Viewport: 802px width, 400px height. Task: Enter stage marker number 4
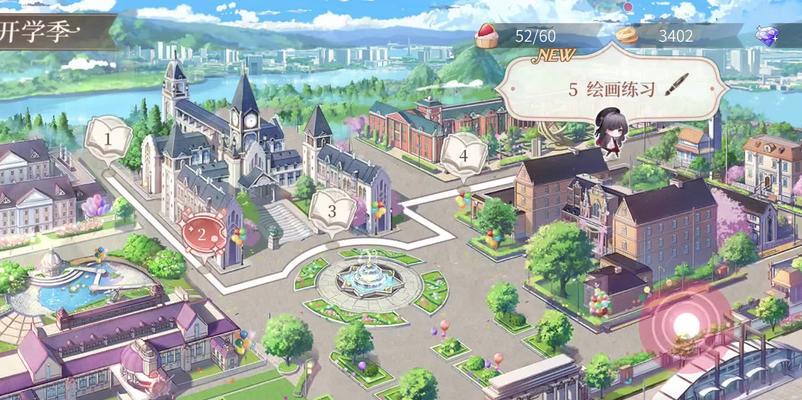pyautogui.click(x=463, y=155)
